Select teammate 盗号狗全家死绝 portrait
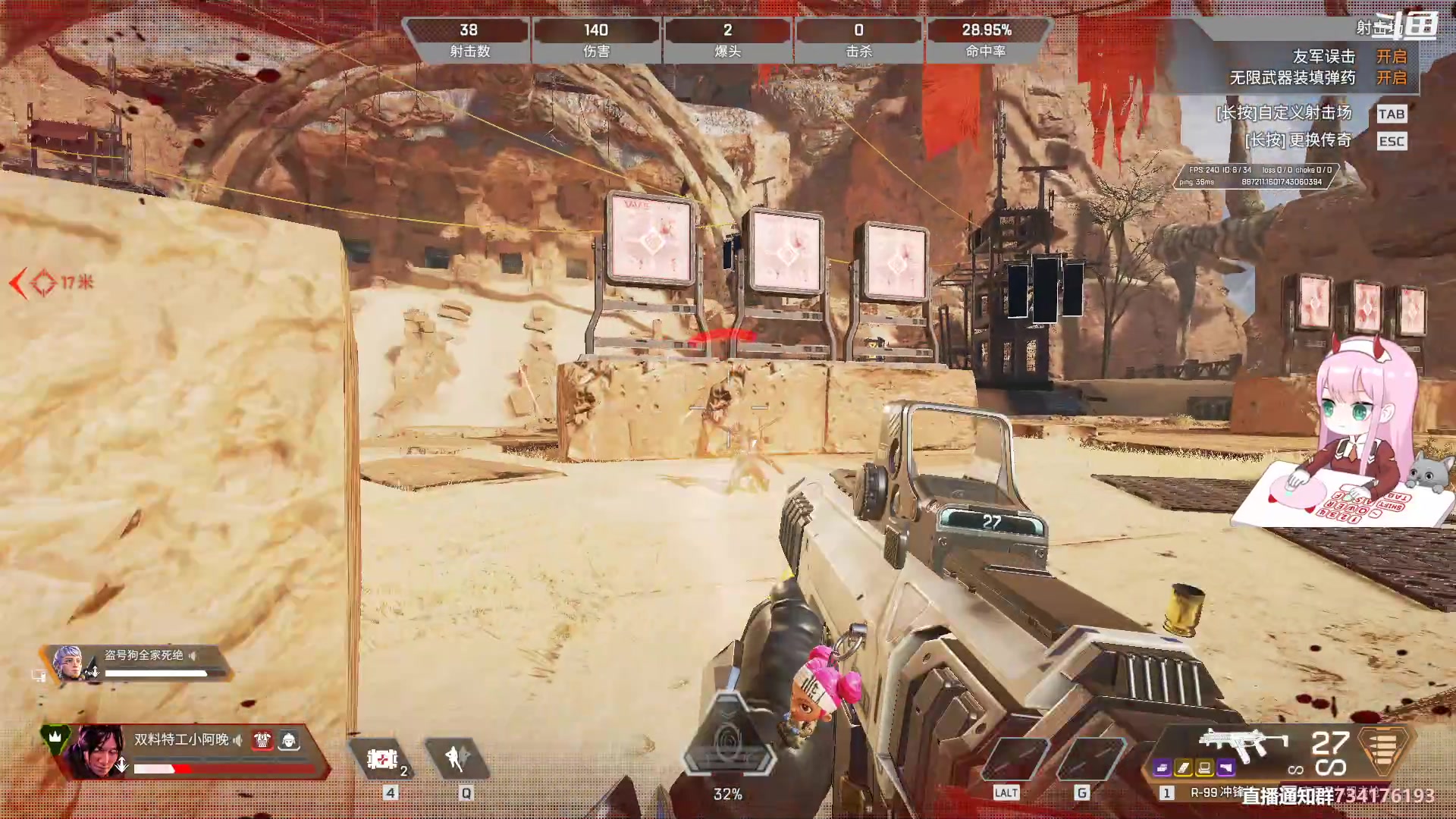The image size is (1456, 819). (69, 663)
